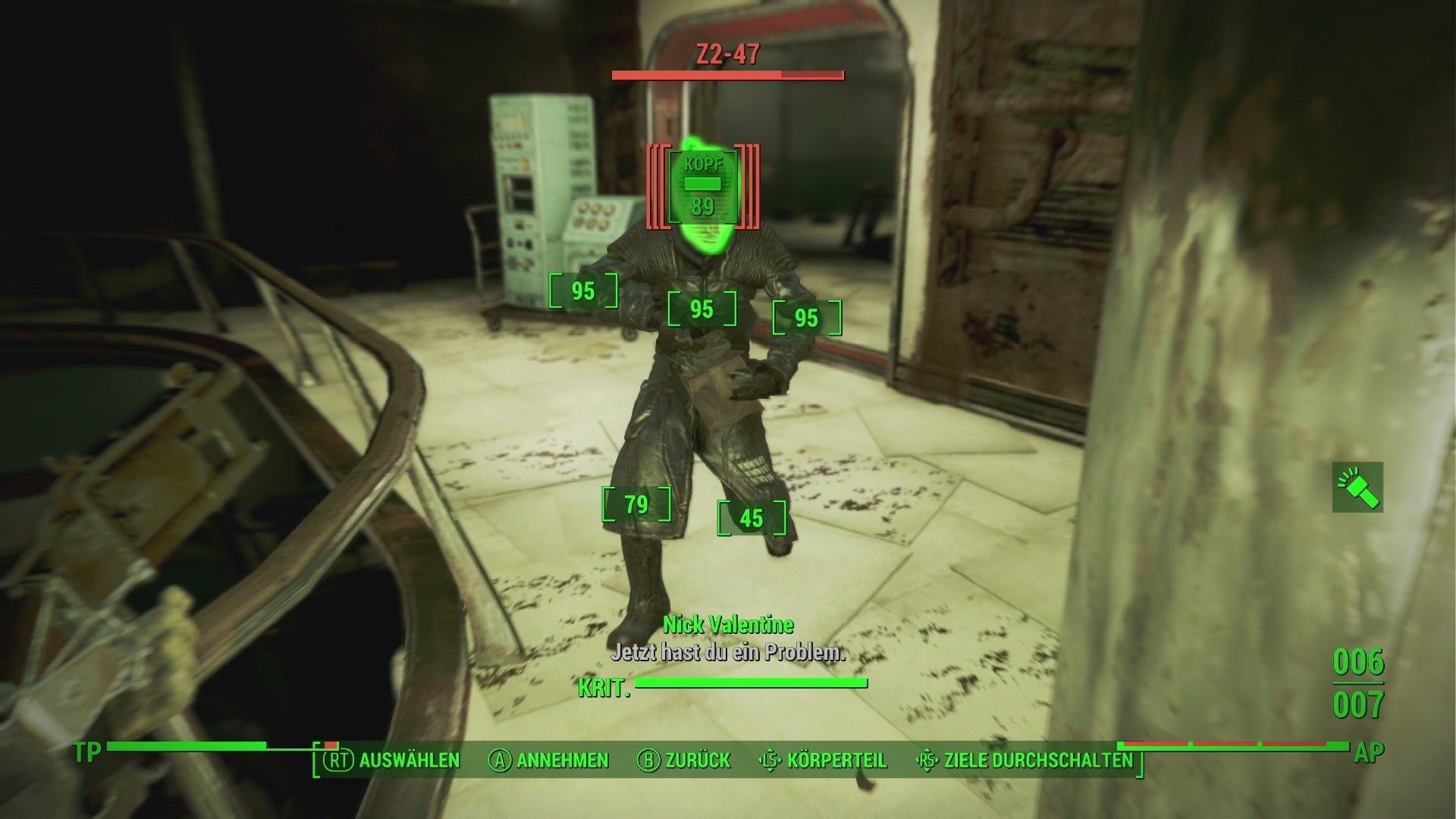The image size is (1456, 819).
Task: Select the KOPF head target on Z2-47
Action: point(702,186)
